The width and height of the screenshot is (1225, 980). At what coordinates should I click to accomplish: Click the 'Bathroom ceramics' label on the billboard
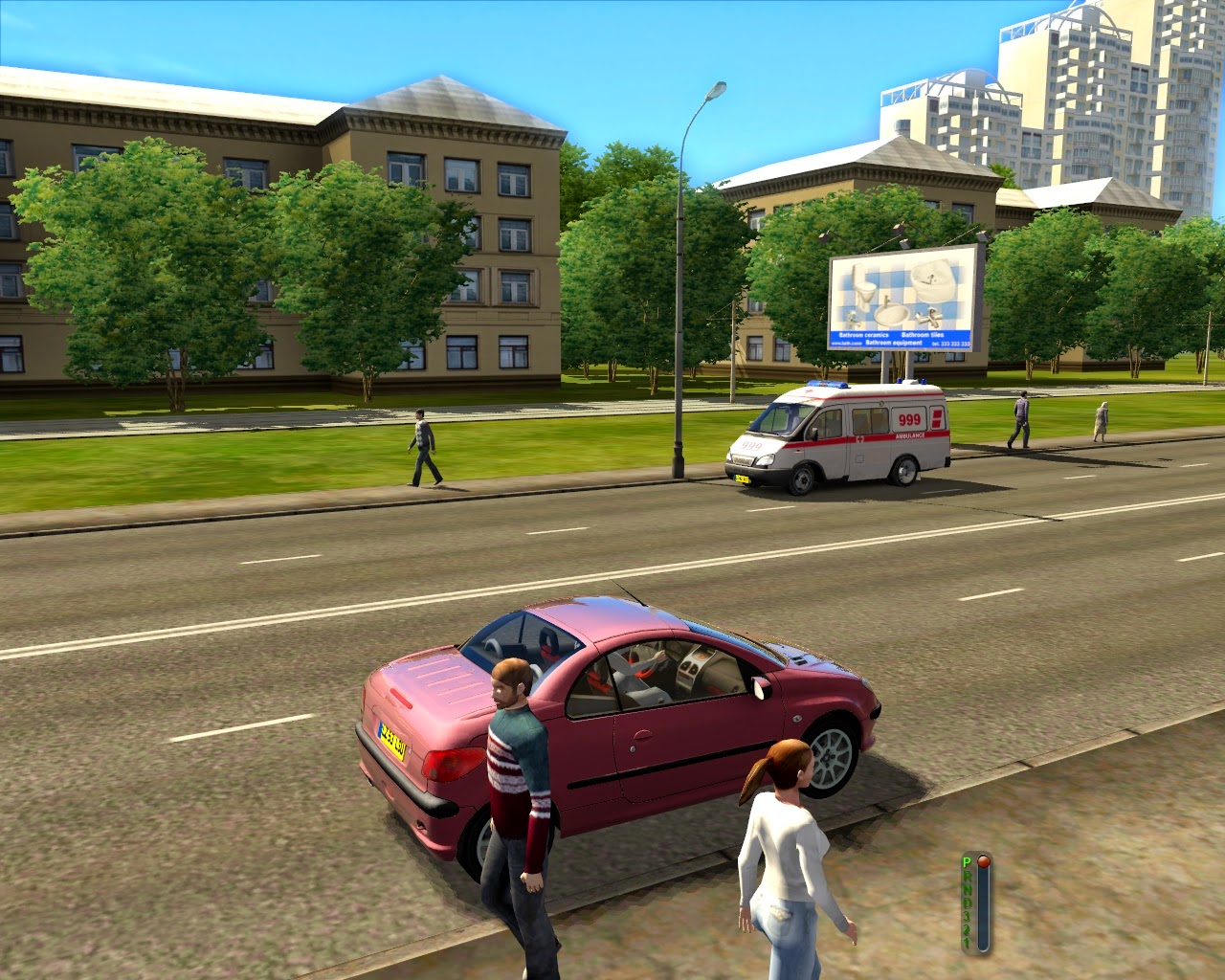coord(864,334)
